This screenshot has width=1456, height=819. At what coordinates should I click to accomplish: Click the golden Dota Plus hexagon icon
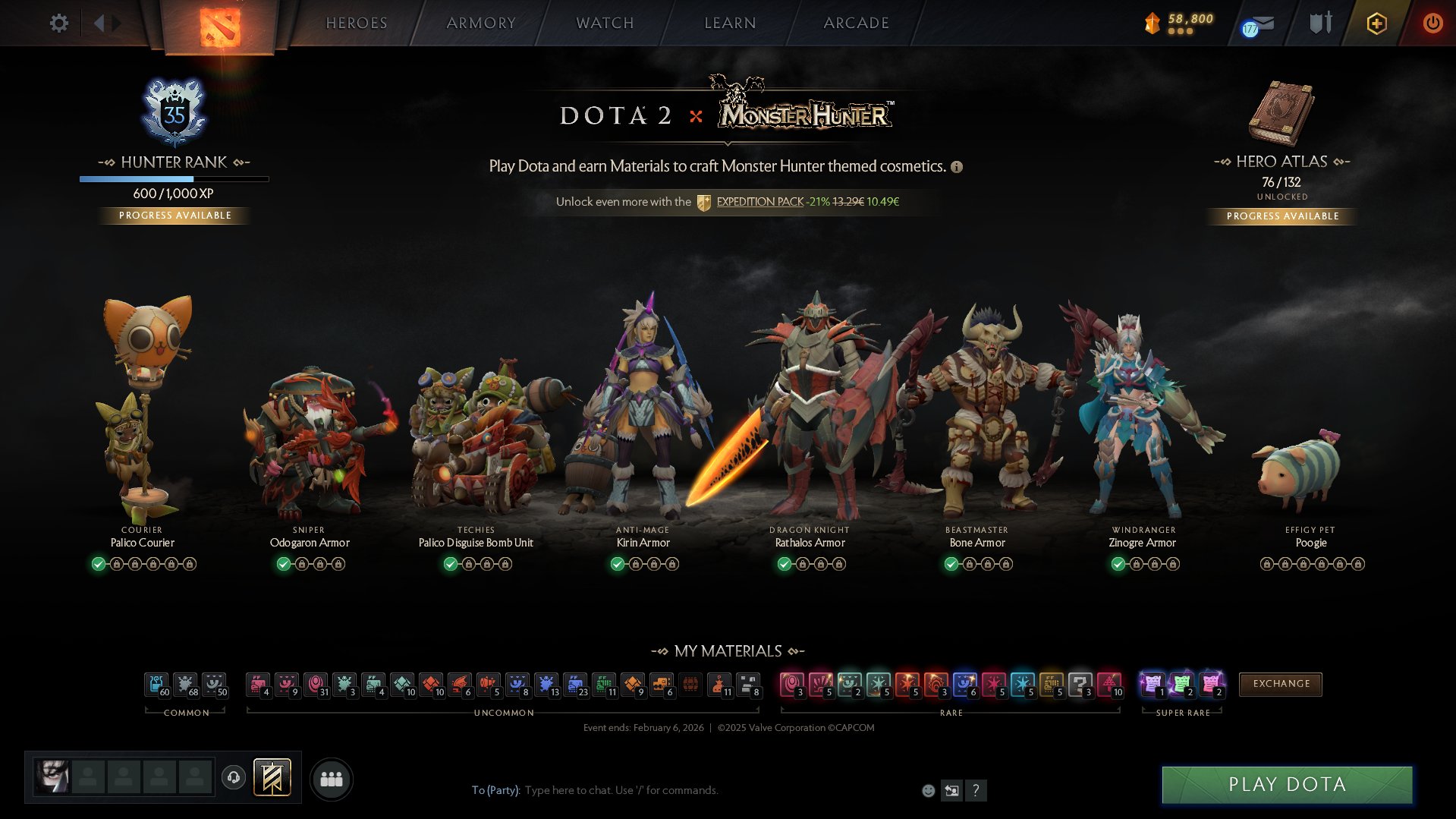(1376, 24)
